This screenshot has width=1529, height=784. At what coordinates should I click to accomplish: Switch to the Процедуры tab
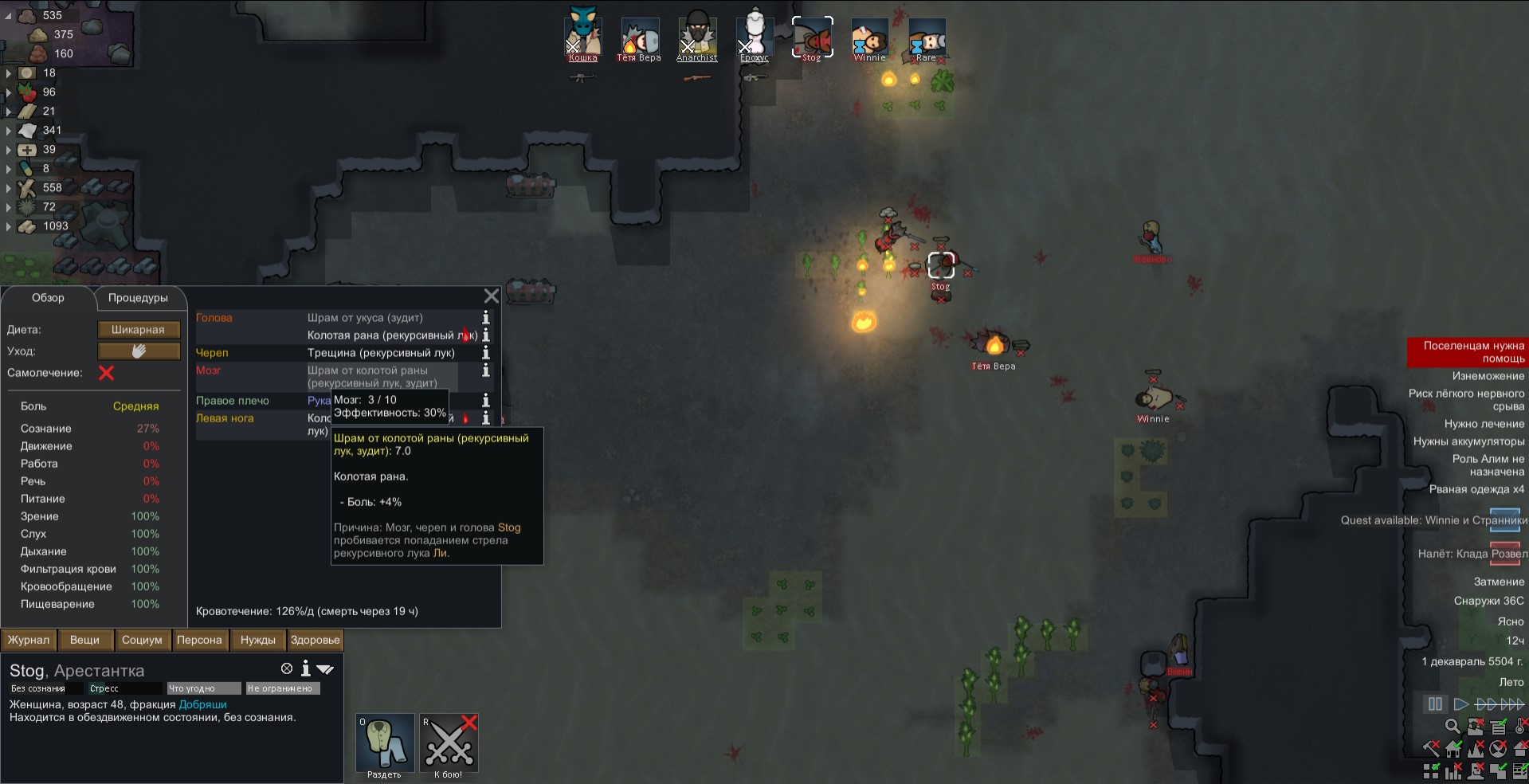coord(138,298)
